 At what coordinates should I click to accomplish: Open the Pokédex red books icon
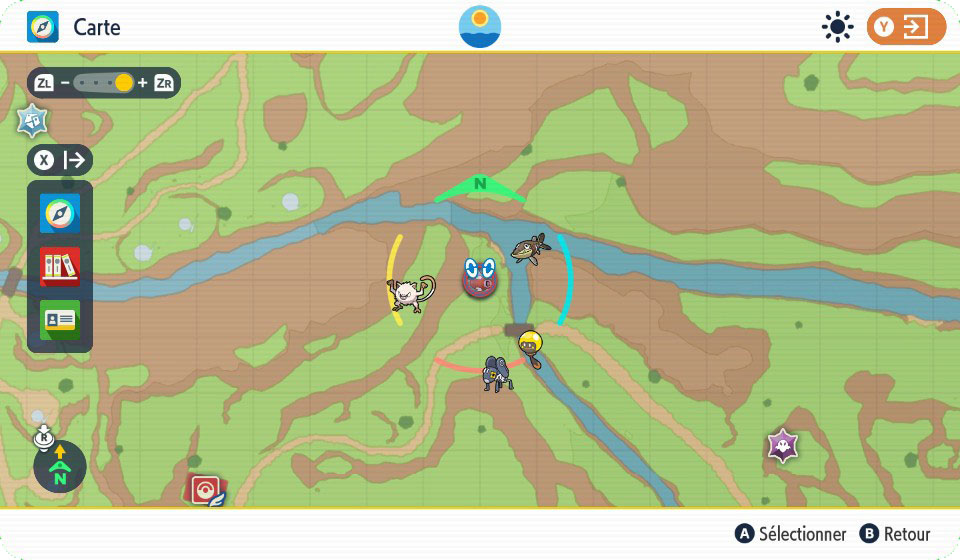(60, 267)
